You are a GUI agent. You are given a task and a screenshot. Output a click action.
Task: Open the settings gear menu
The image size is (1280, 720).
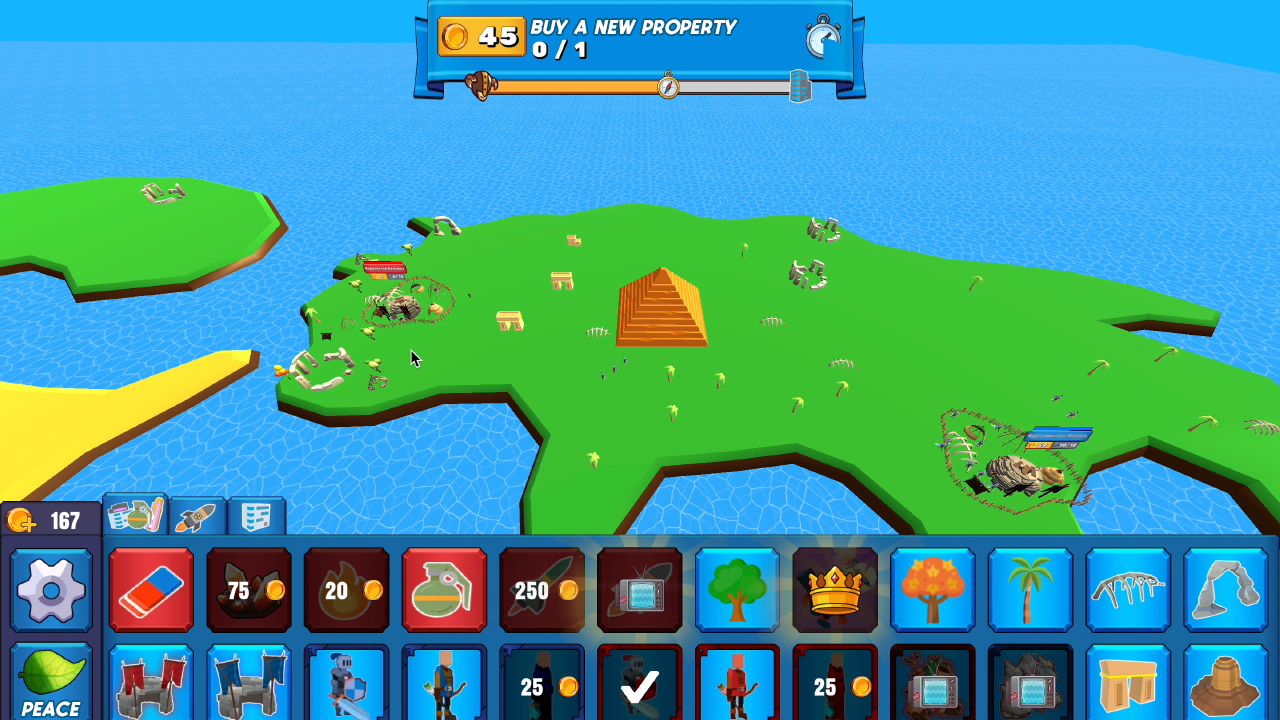point(50,591)
